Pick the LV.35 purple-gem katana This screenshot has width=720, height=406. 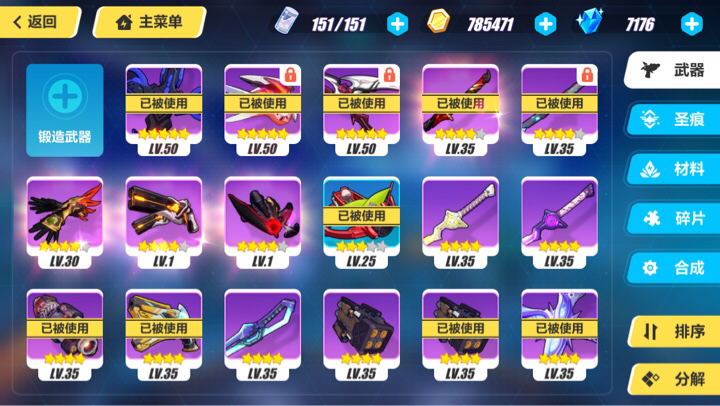[559, 222]
